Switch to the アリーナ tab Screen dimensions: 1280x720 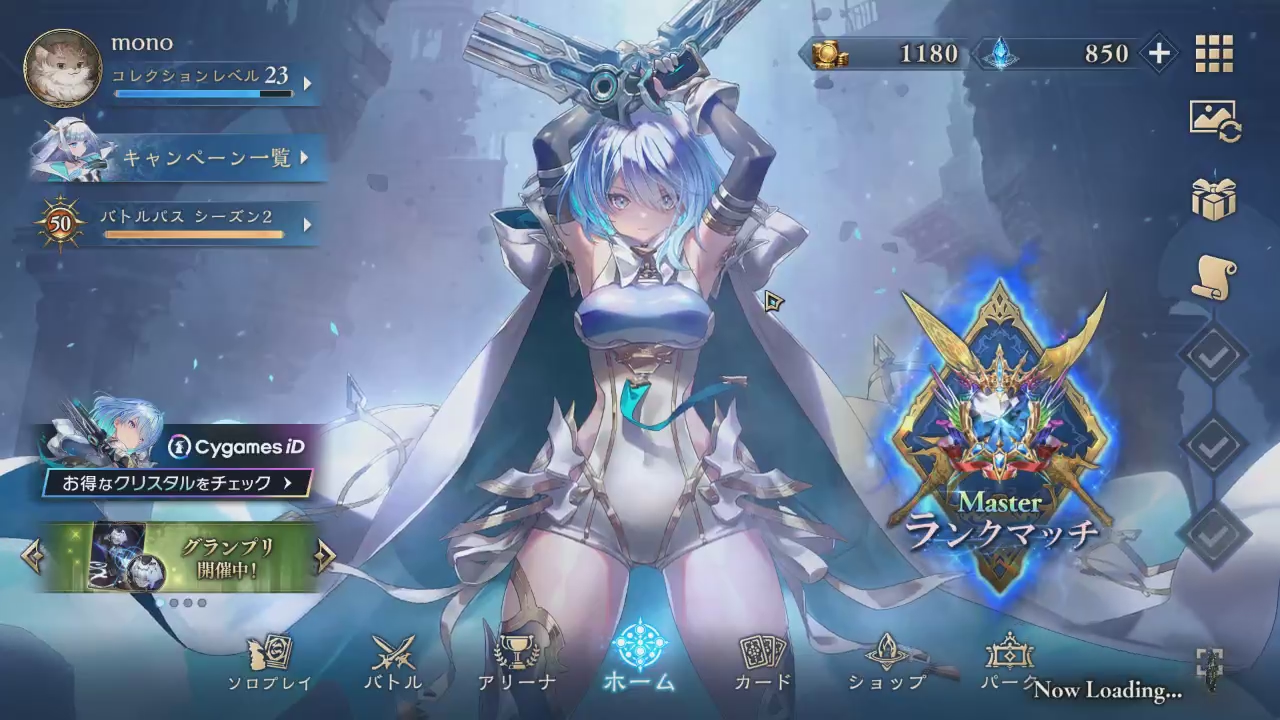tap(517, 663)
